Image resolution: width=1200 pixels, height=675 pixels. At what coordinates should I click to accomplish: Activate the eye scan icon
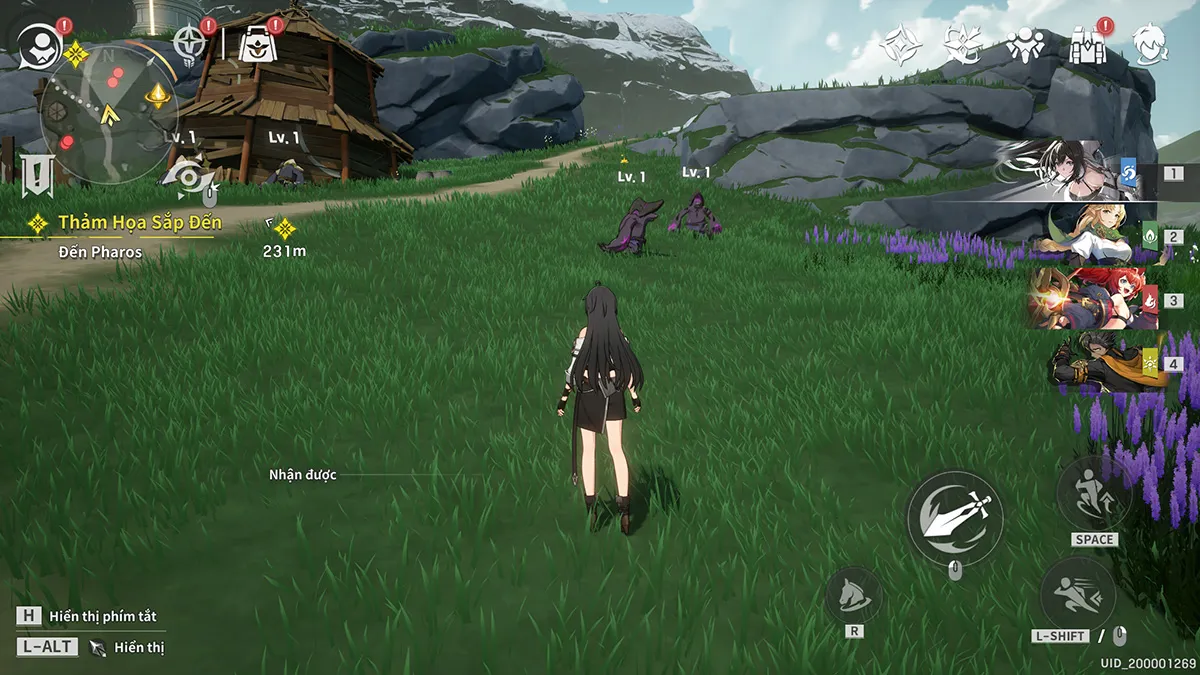coord(187,177)
